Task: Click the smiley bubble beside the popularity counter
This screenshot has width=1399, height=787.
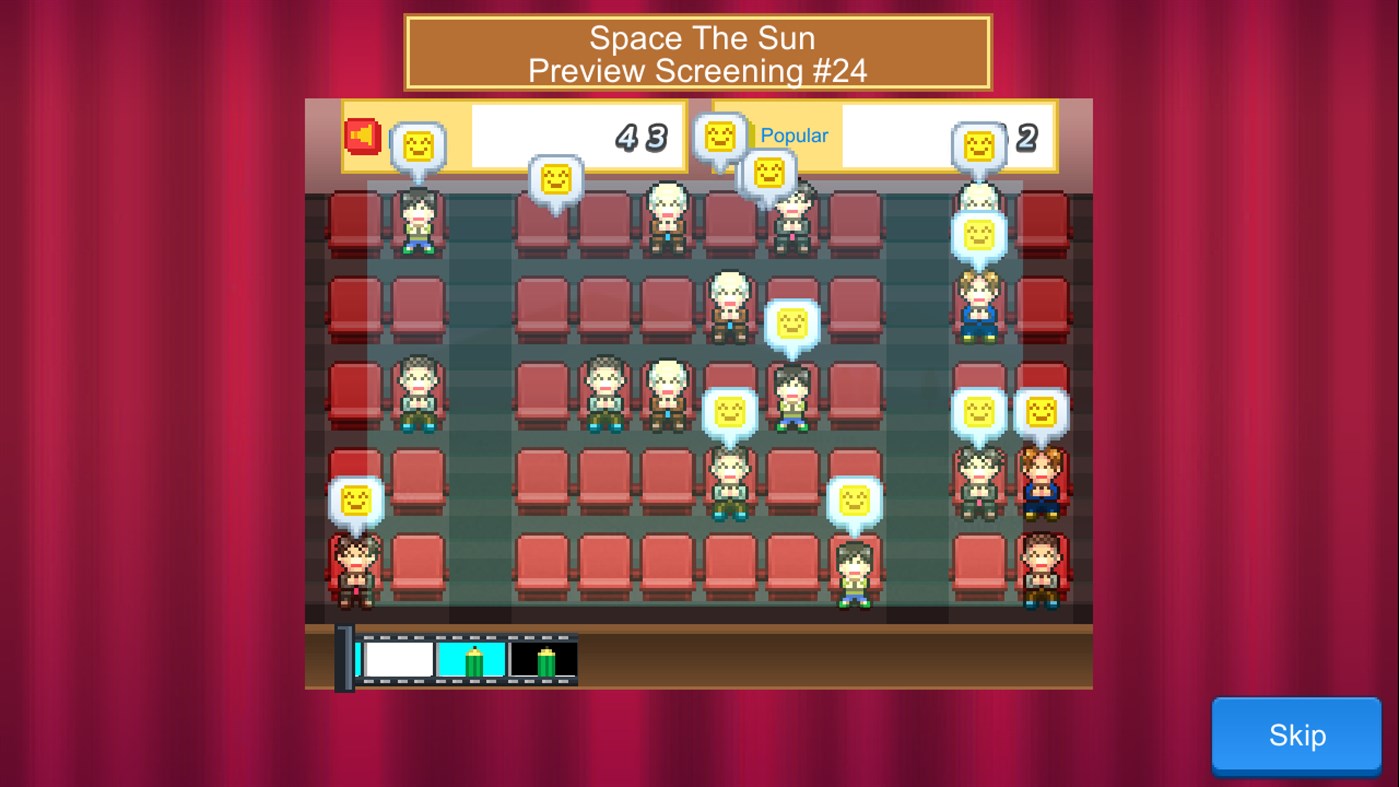Action: tap(981, 146)
